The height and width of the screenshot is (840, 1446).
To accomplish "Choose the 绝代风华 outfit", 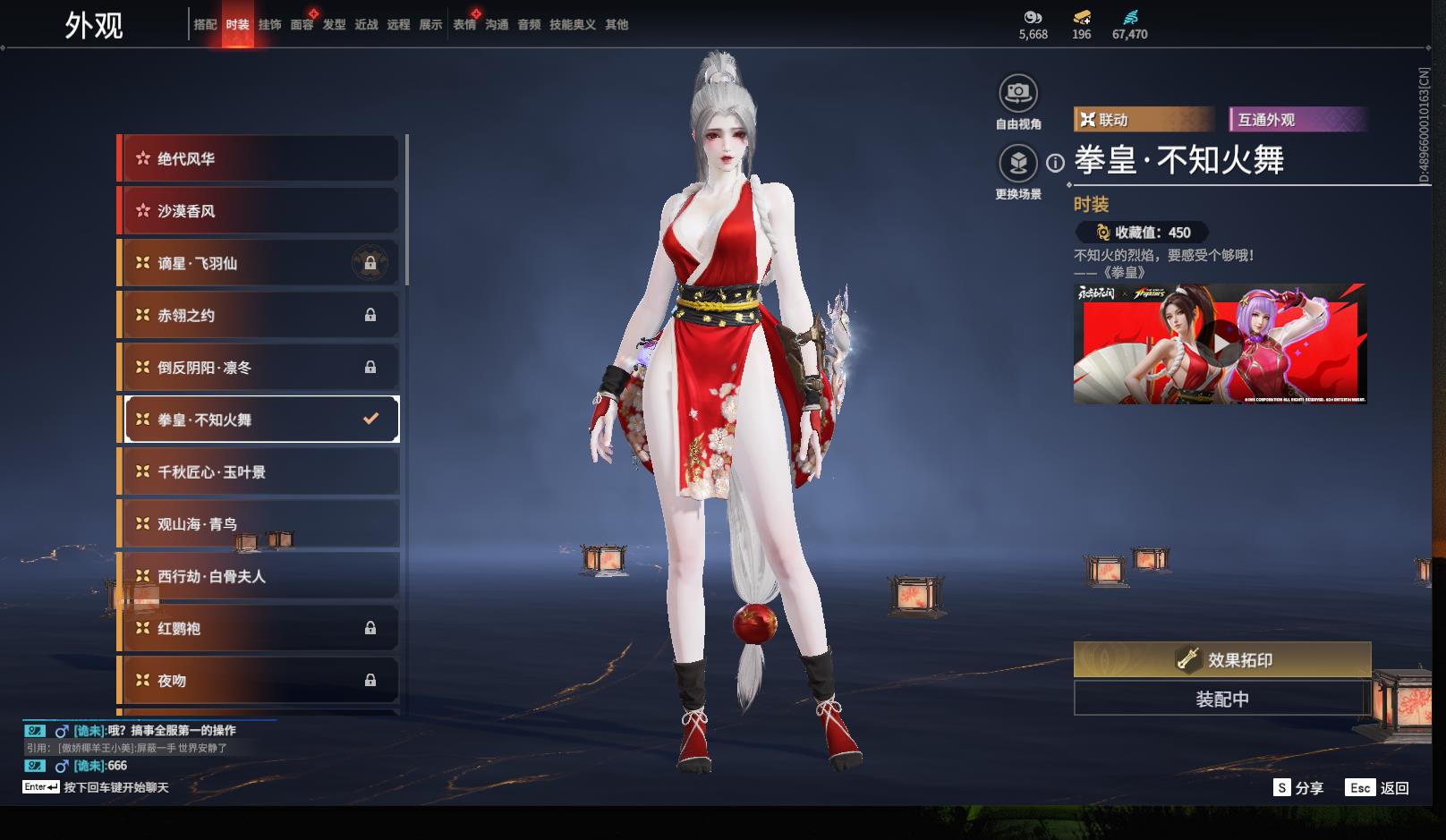I will pyautogui.click(x=259, y=159).
